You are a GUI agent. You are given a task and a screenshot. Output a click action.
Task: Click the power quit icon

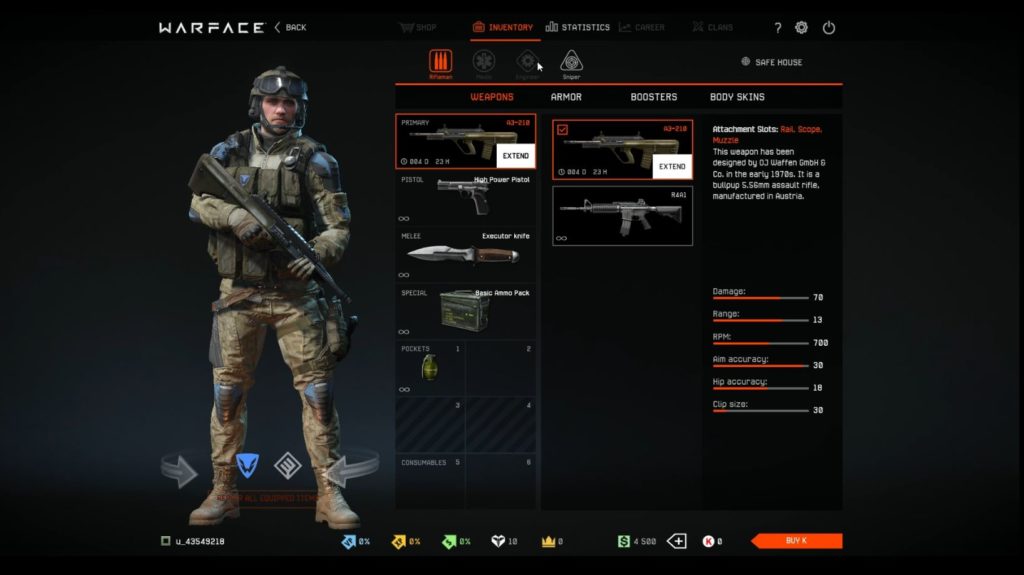(x=828, y=27)
